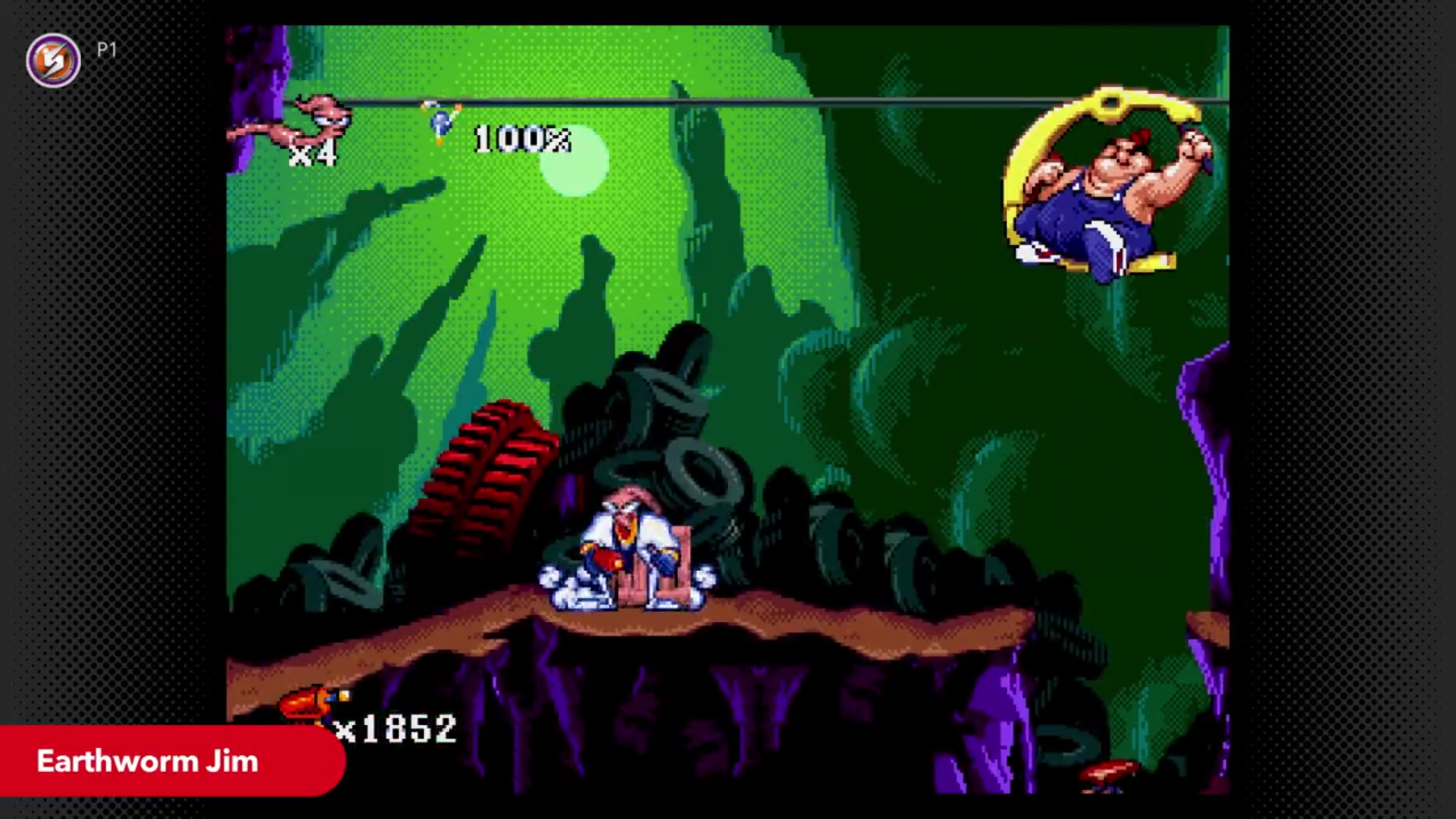The width and height of the screenshot is (1456, 819).
Task: Click the black letterbox area left of the game
Action: [x=114, y=379]
